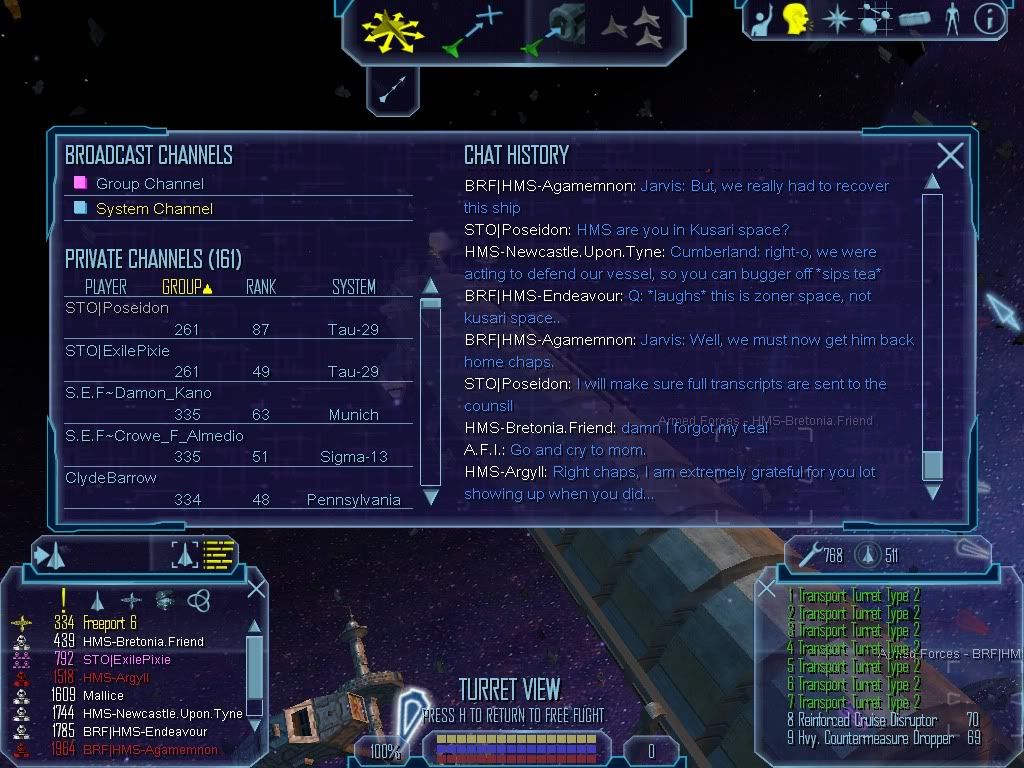This screenshot has width=1024, height=768.
Task: Sort the player list by Rank column
Action: tap(261, 287)
